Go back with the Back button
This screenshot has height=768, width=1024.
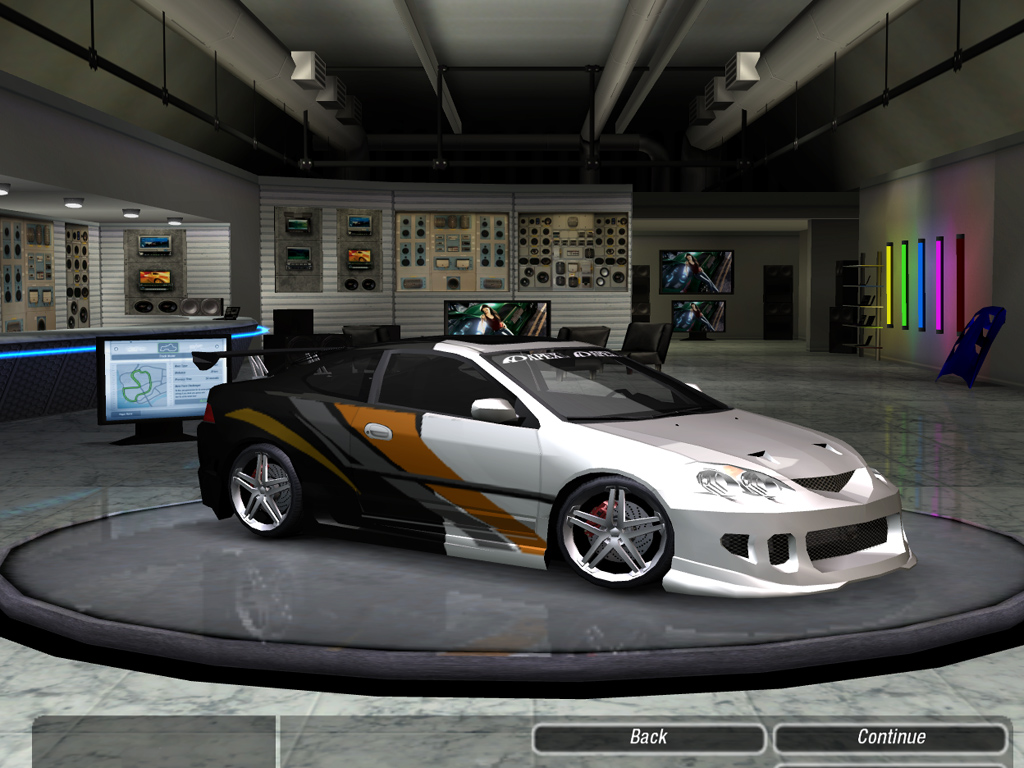648,738
